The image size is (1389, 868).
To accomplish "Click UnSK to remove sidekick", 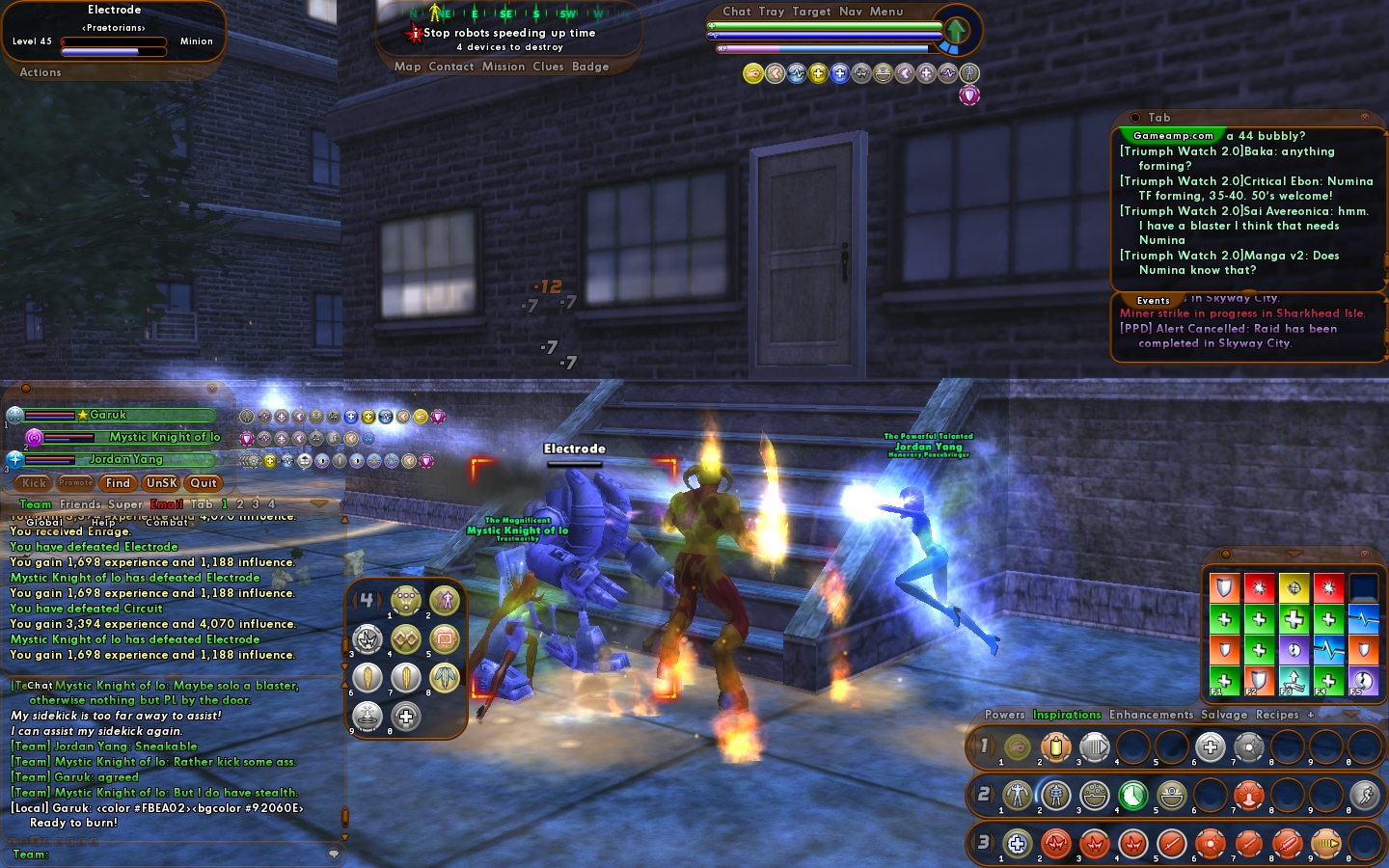I will coord(161,483).
